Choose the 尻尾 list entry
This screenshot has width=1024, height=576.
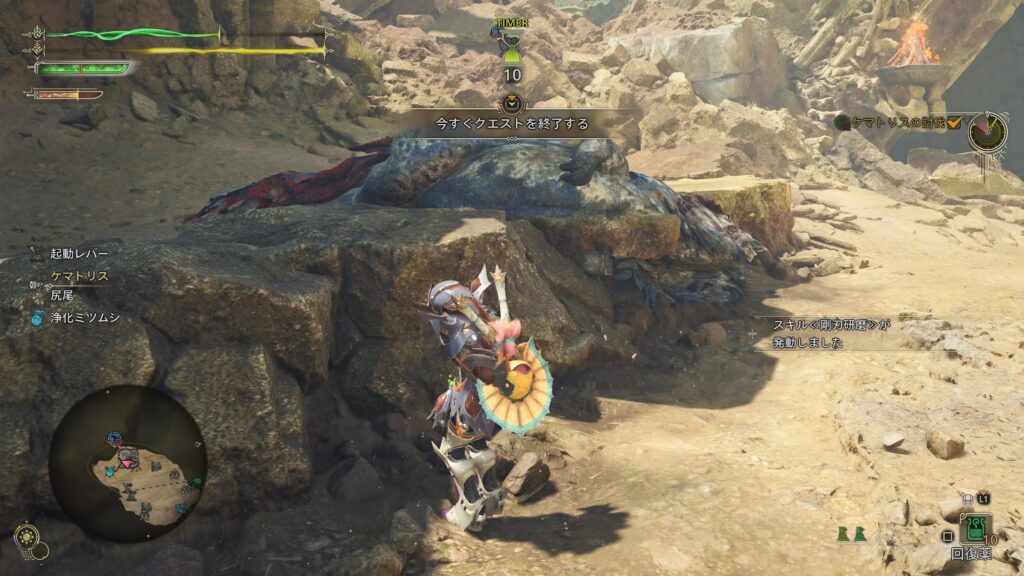pos(63,296)
